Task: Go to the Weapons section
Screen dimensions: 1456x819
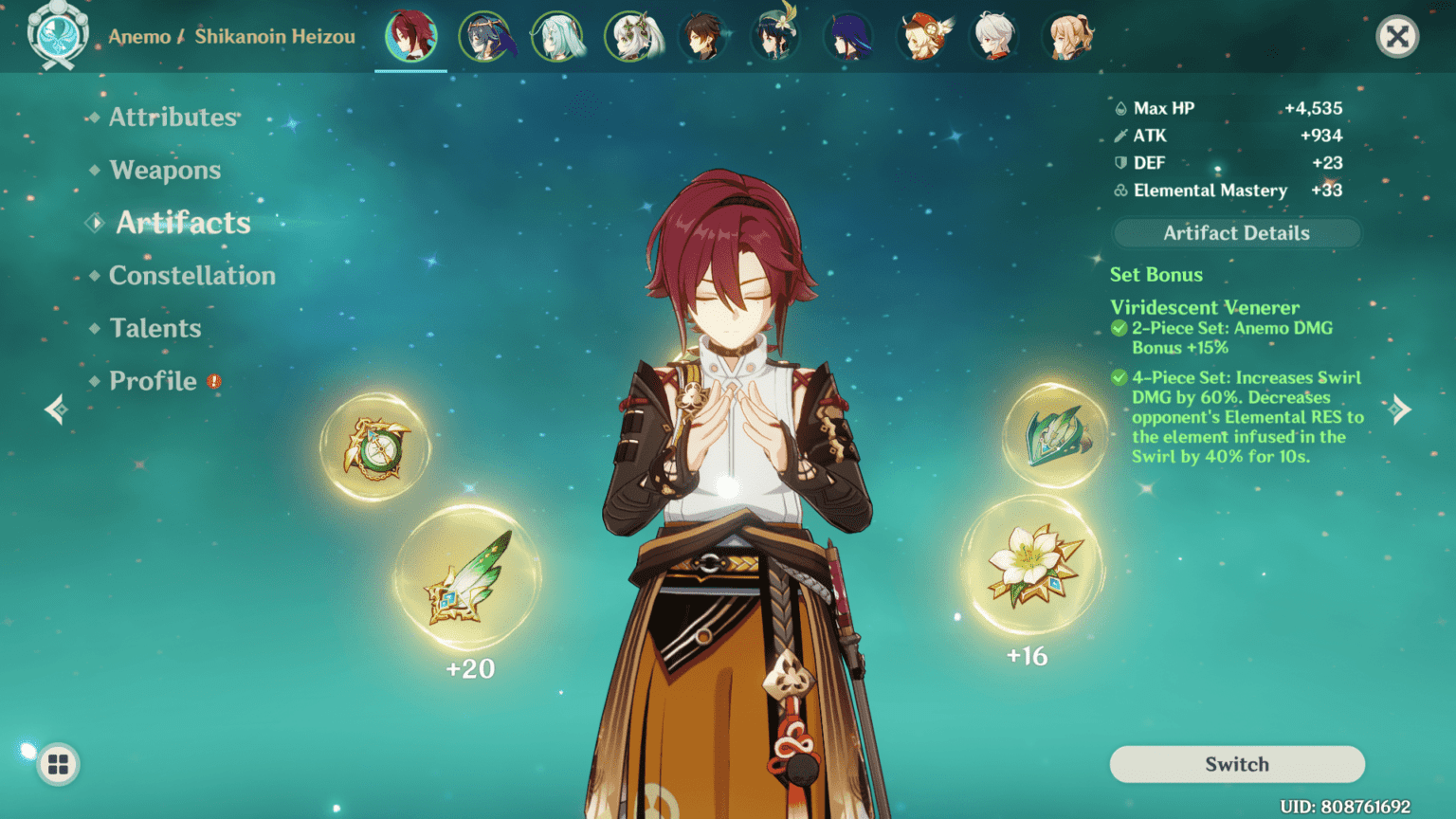Action: [165, 171]
